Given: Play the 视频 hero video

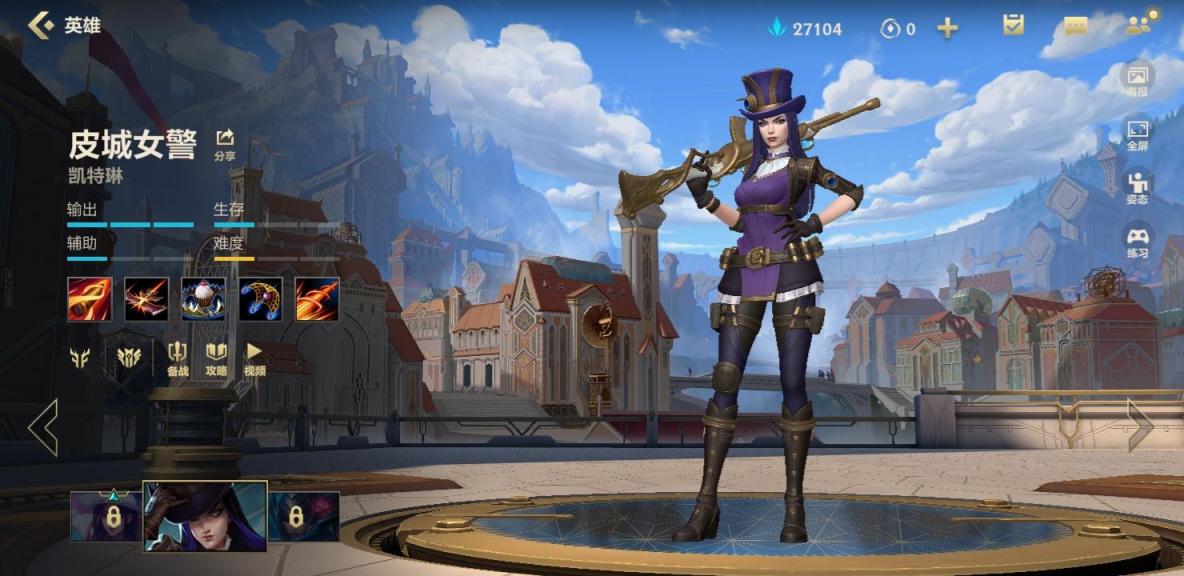Looking at the screenshot, I should point(255,358).
